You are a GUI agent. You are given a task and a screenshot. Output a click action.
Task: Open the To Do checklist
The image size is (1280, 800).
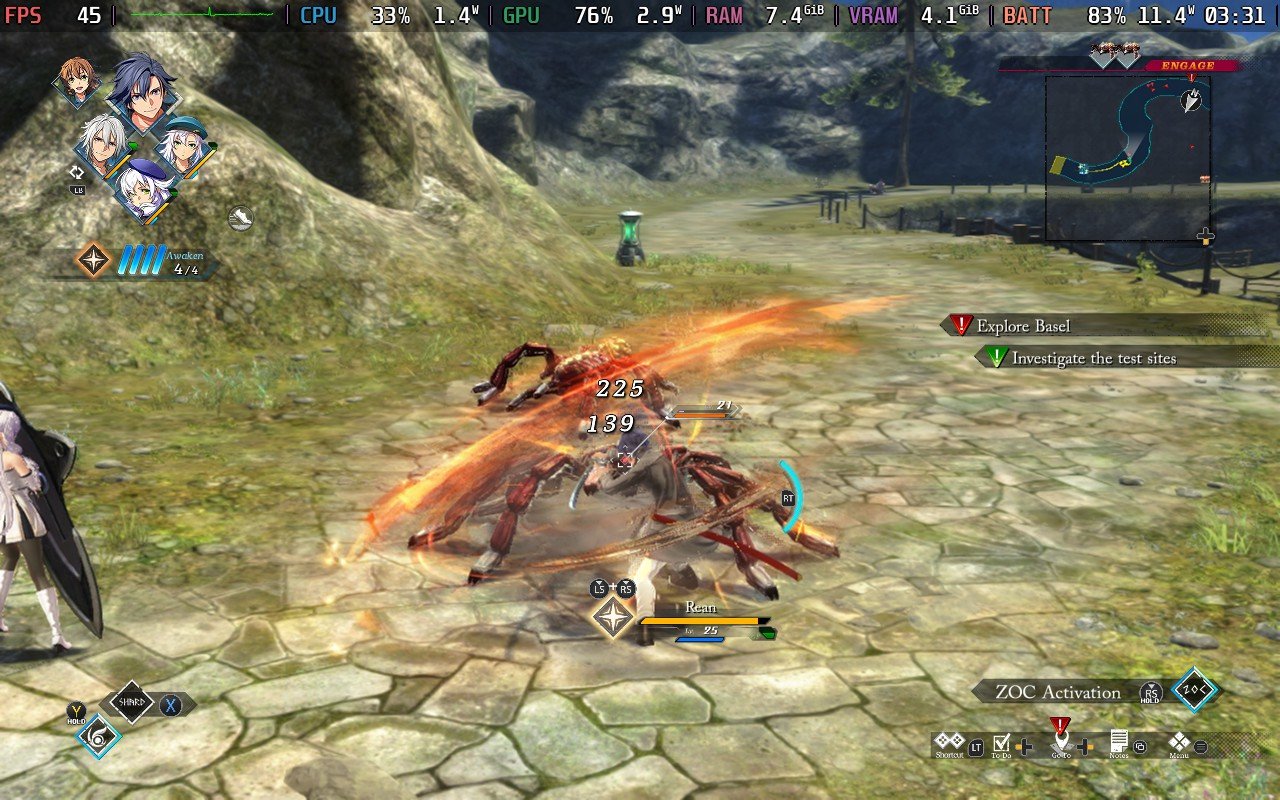pyautogui.click(x=1001, y=743)
